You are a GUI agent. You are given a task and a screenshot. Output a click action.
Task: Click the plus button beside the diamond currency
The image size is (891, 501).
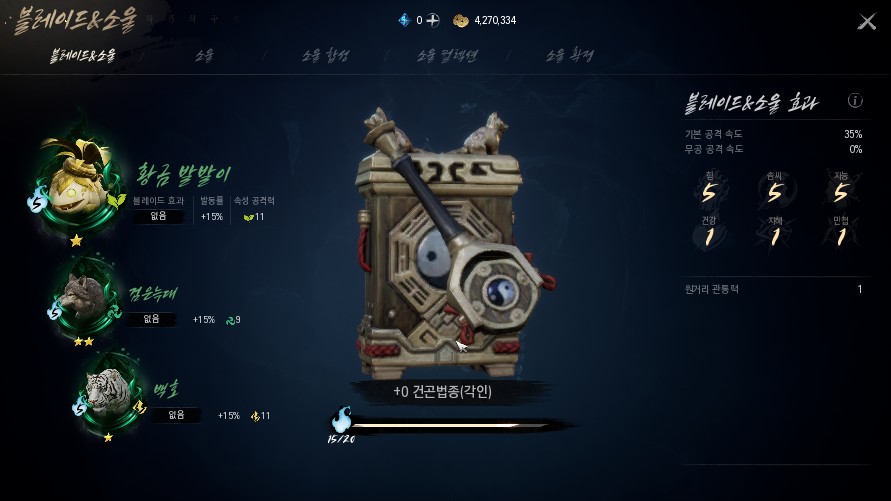[x=431, y=20]
